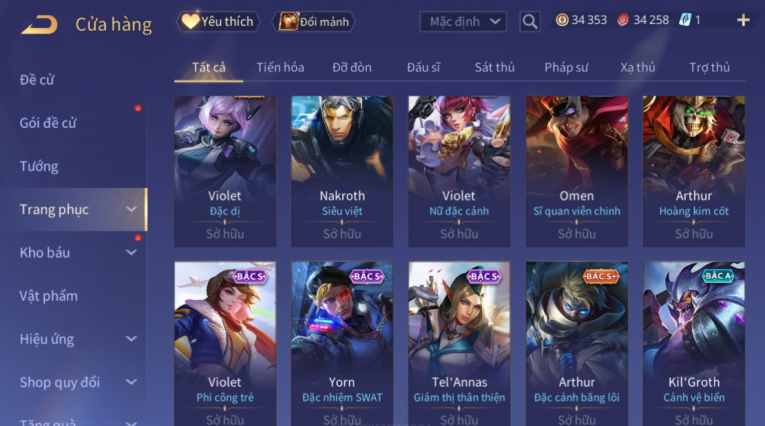Switch to the Đấu sĩ tab
The height and width of the screenshot is (426, 765).
424,67
